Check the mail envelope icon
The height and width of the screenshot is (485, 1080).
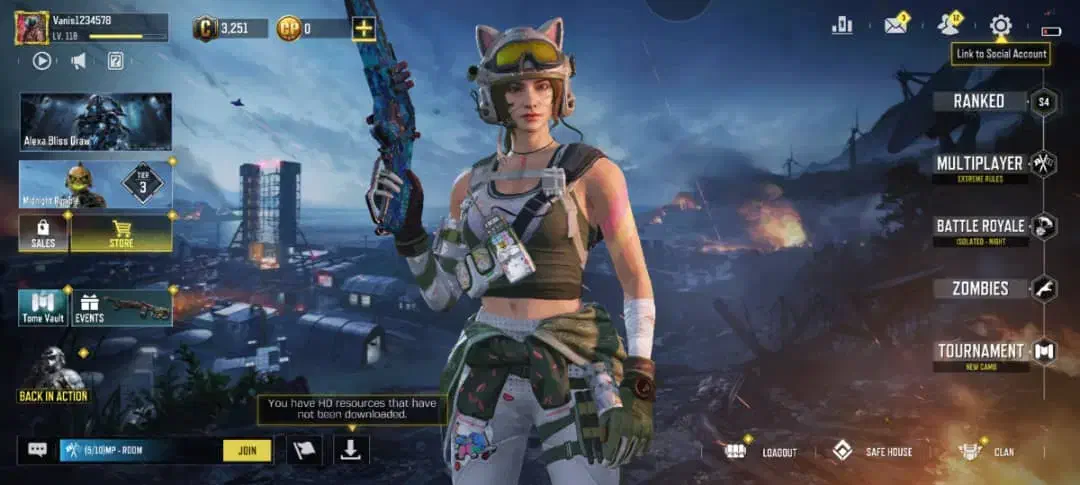(x=895, y=25)
